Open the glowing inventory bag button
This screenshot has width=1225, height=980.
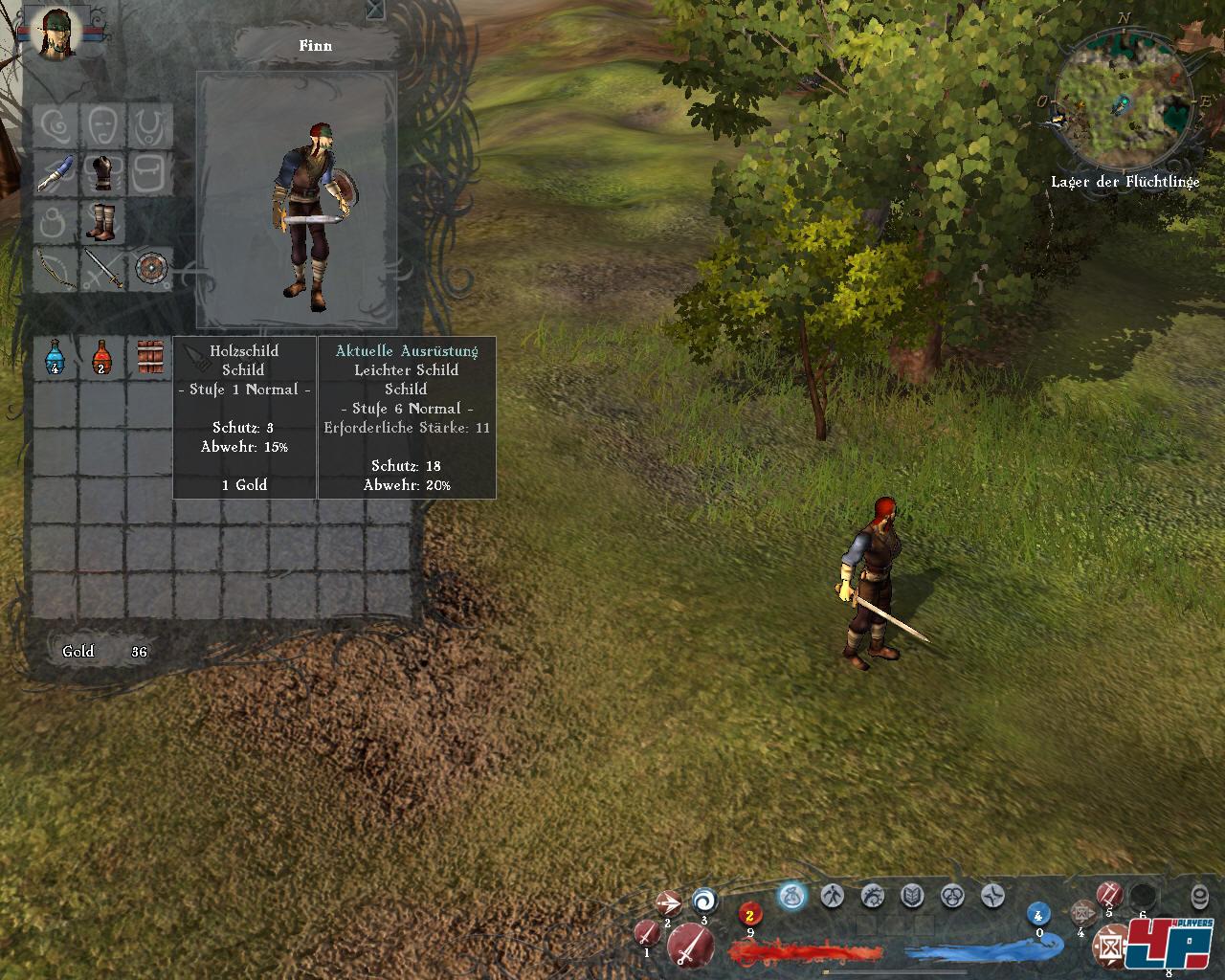792,897
